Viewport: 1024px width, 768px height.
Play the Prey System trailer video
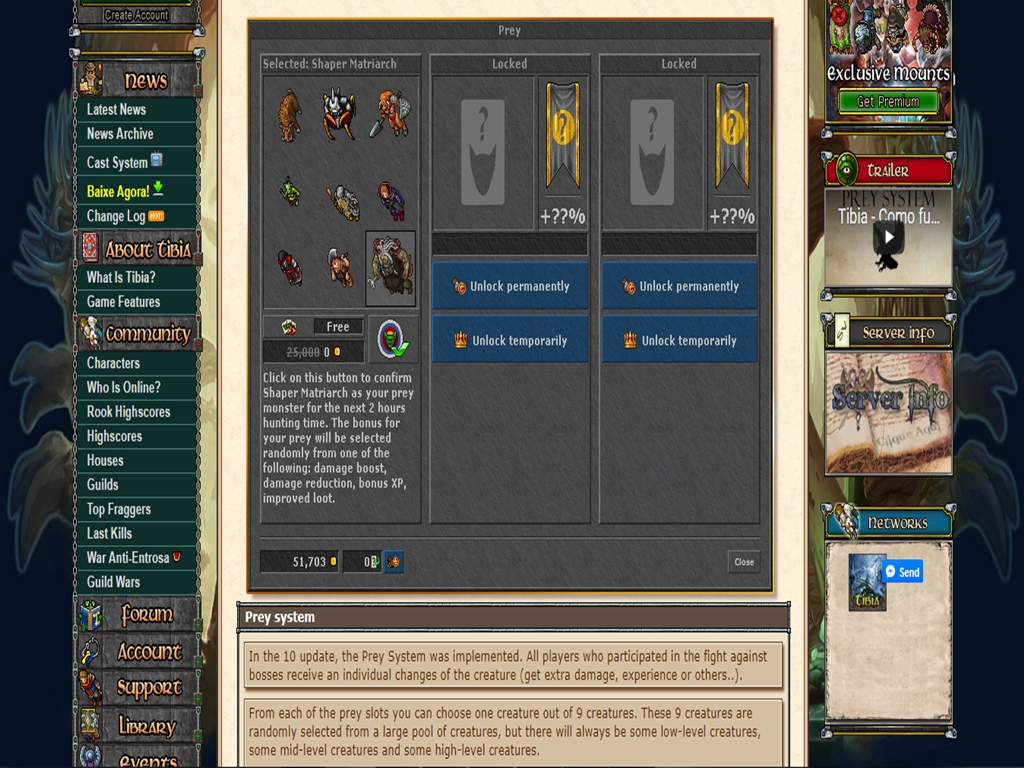point(888,238)
